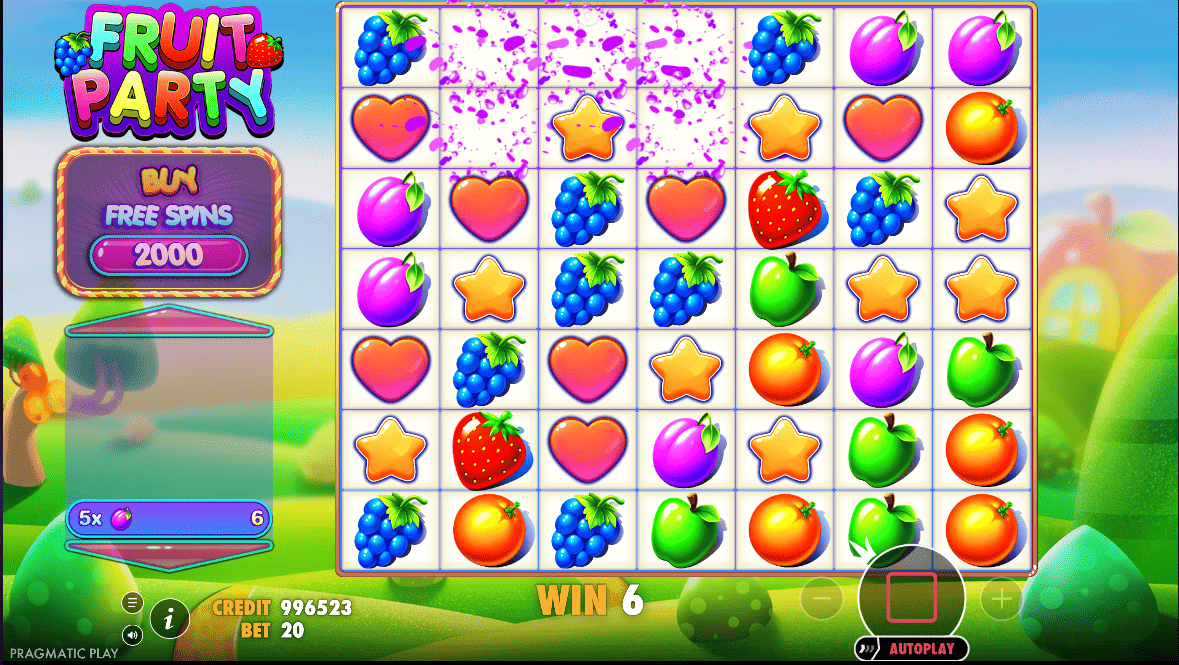
Task: Decrease the bet with the minus button
Action: (821, 598)
